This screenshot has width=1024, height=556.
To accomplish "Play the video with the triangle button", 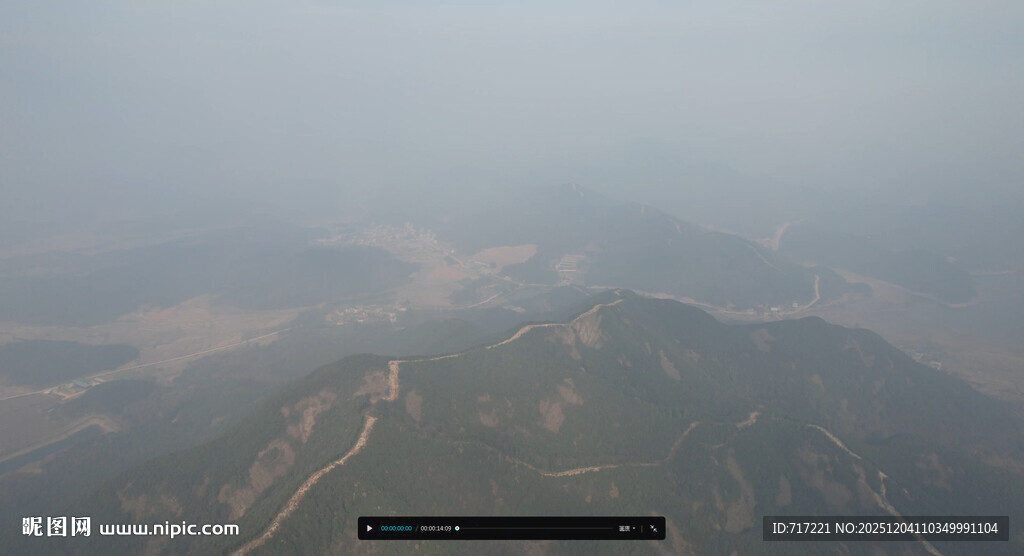I will (369, 528).
